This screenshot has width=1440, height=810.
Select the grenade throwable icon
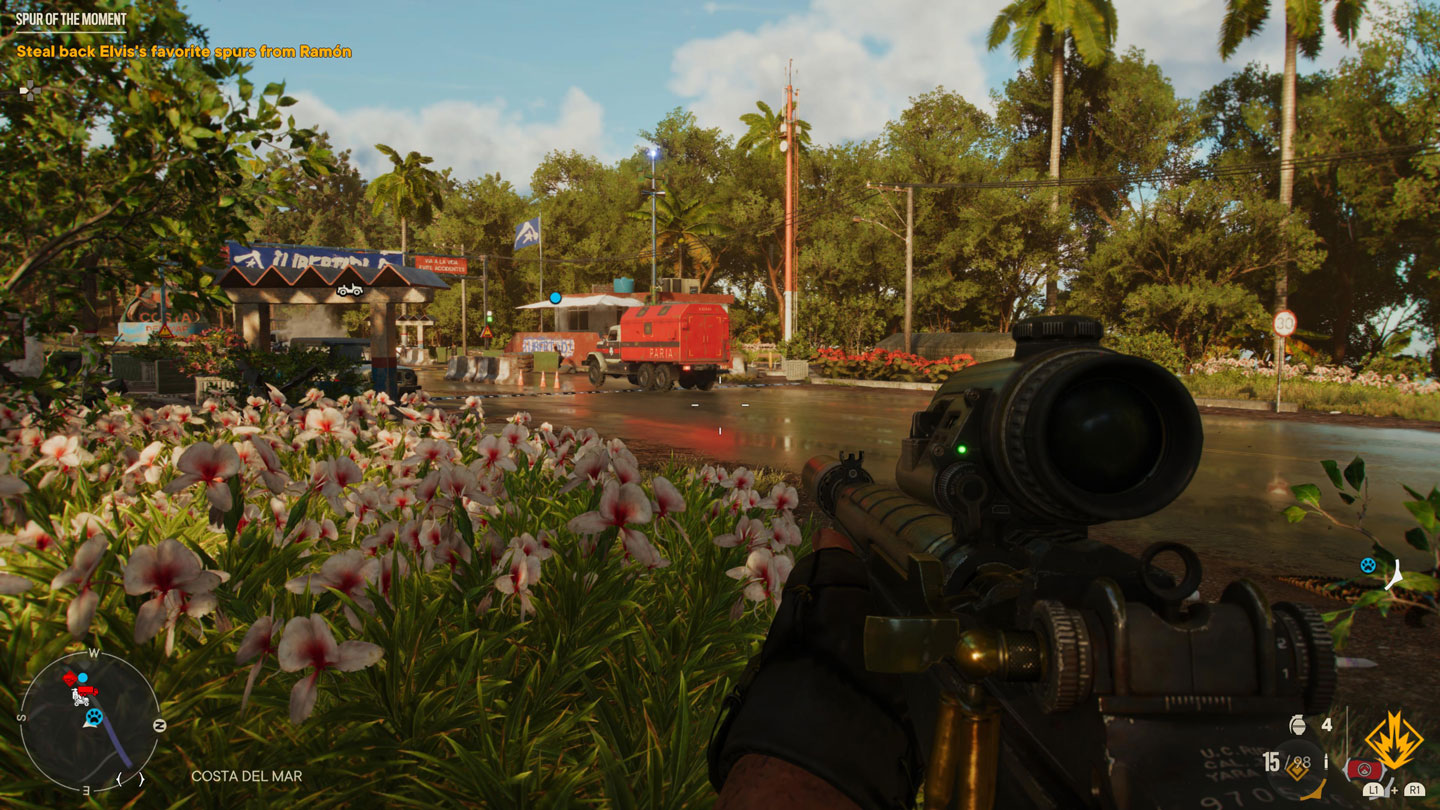(1298, 725)
